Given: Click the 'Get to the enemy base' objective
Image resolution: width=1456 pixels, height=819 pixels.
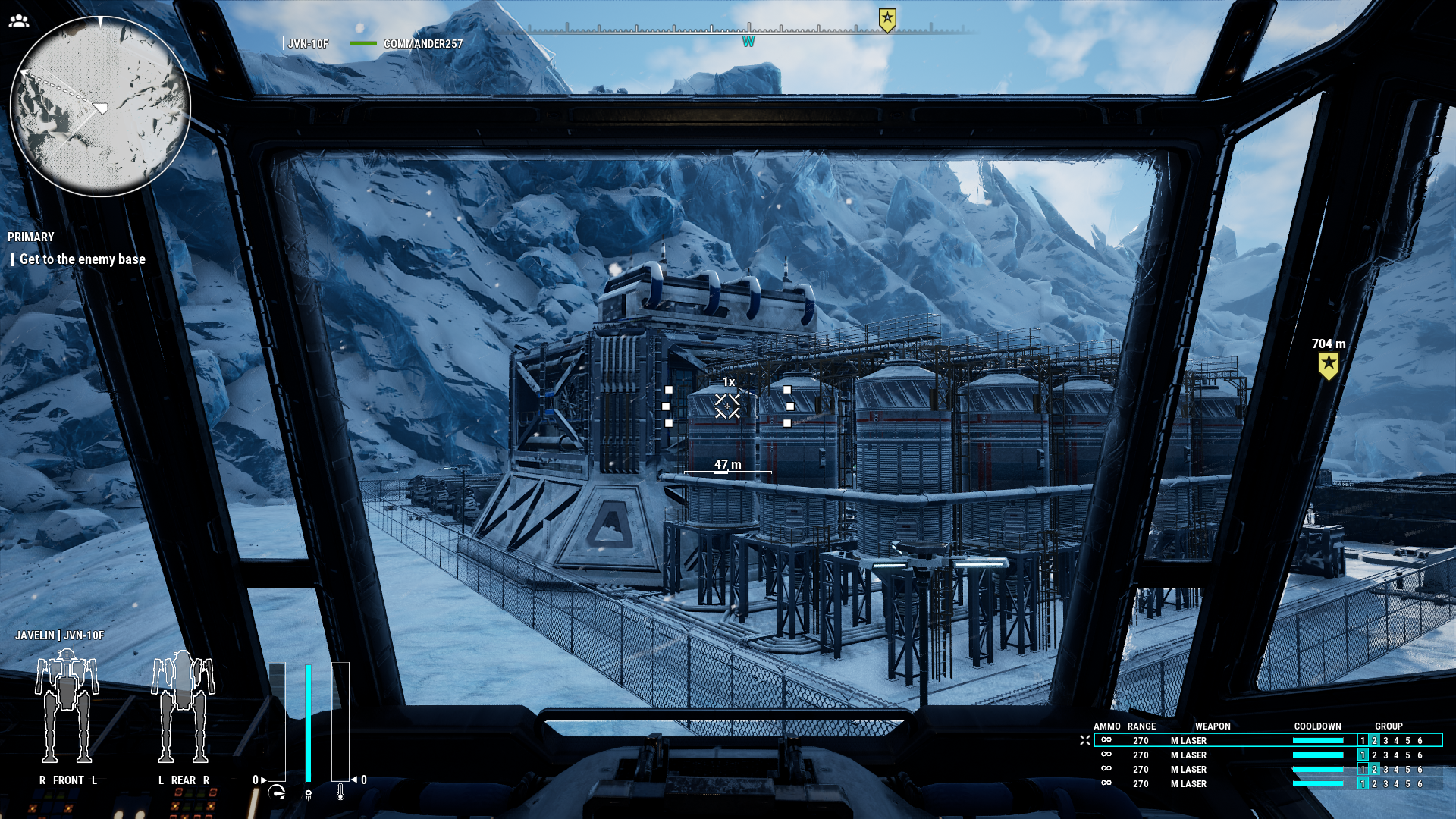Looking at the screenshot, I should click(x=82, y=259).
